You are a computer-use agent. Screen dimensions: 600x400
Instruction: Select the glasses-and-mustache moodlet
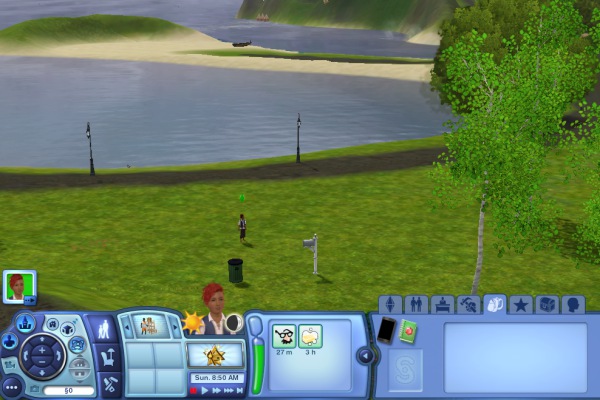(x=283, y=336)
